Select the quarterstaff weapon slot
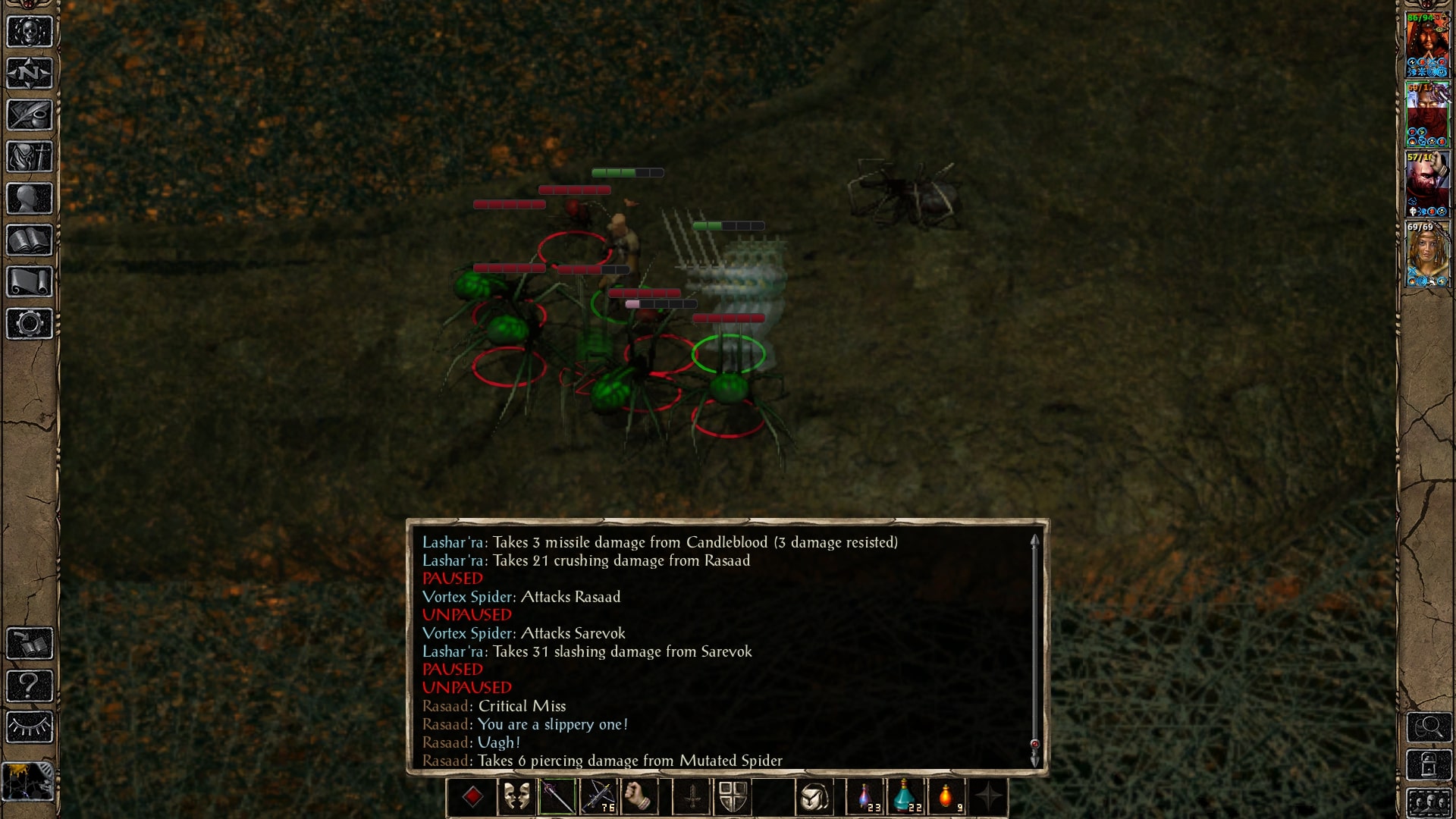Image resolution: width=1456 pixels, height=819 pixels. [557, 795]
